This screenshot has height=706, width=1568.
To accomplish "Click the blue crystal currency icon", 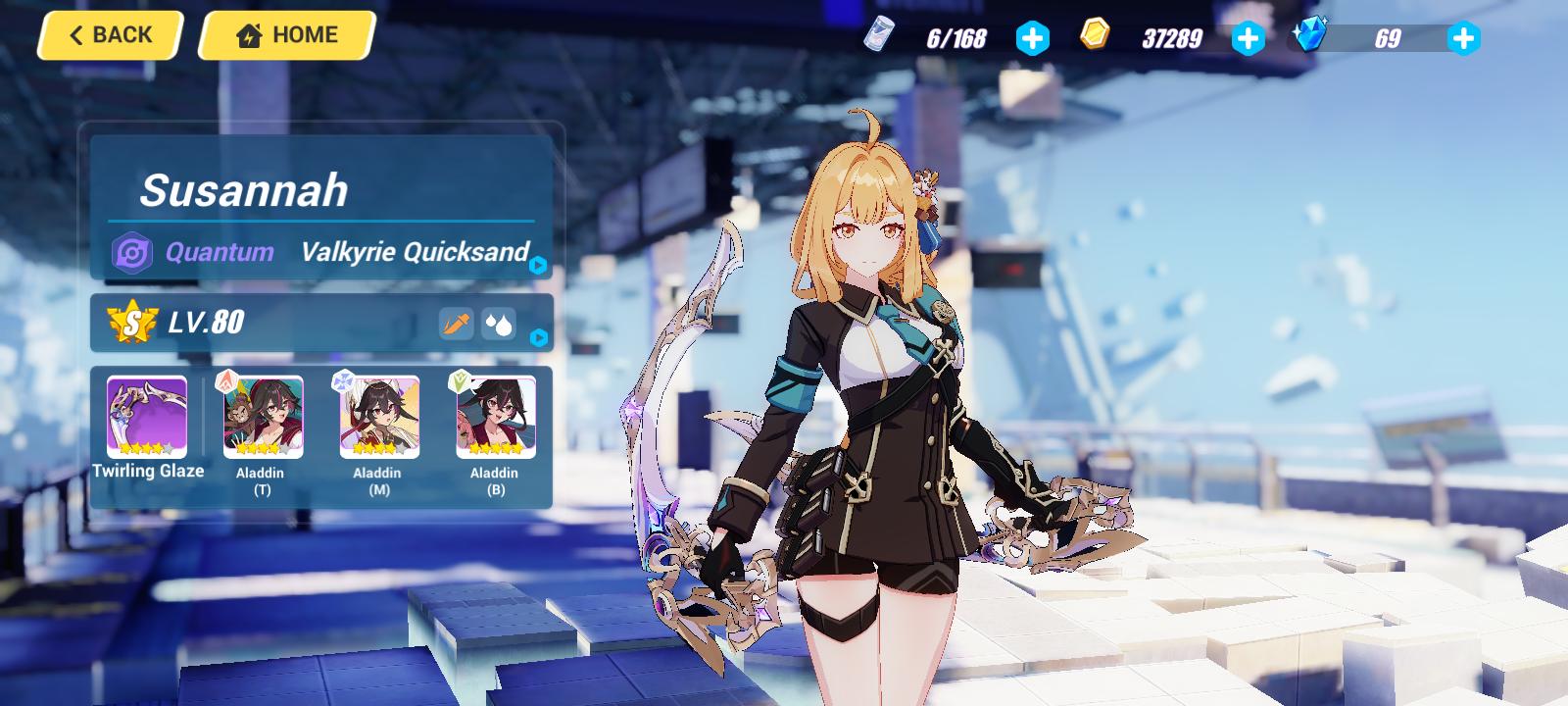I will pos(1310,35).
